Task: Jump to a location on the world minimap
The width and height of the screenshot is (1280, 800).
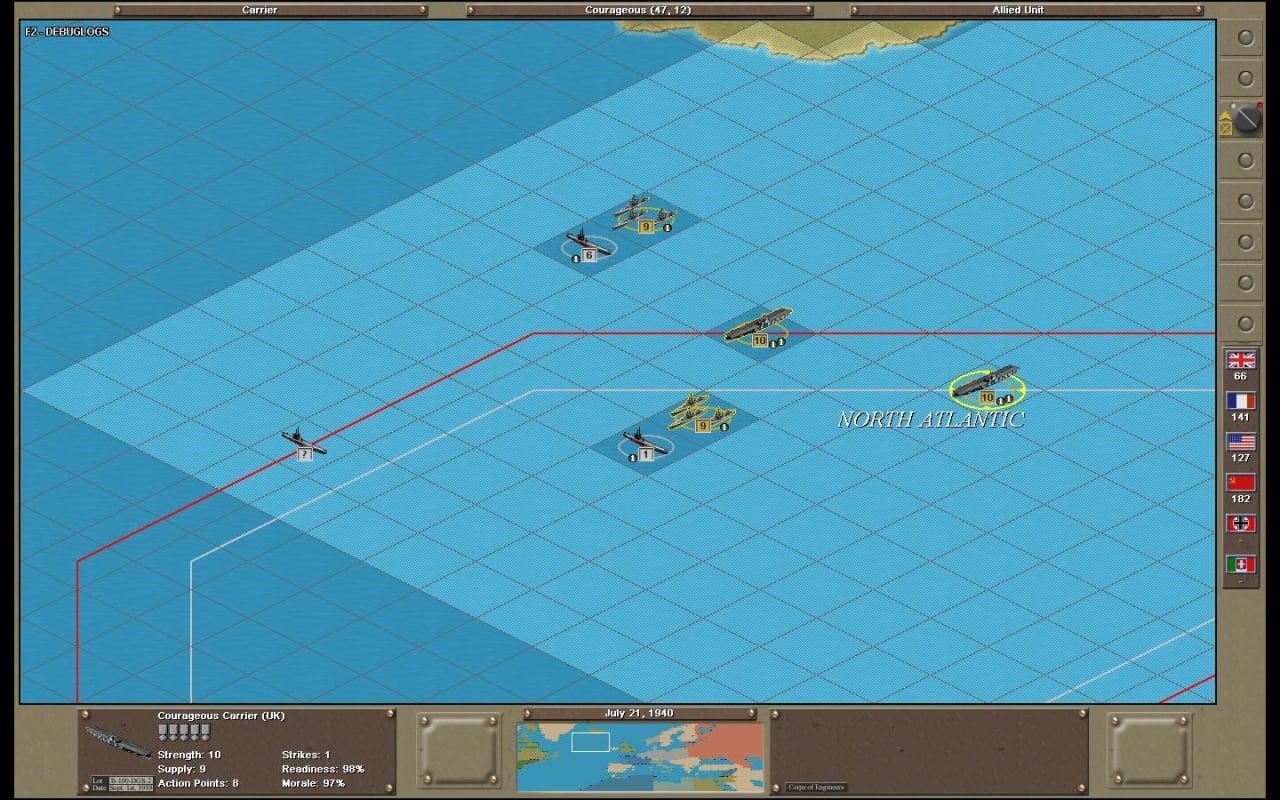Action: point(640,743)
